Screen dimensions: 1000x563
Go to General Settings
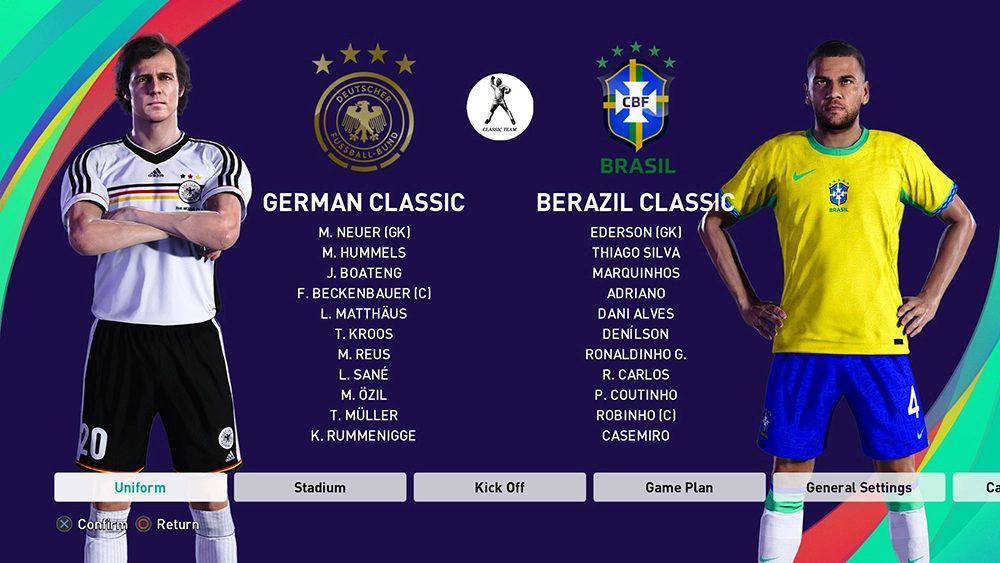click(x=858, y=487)
